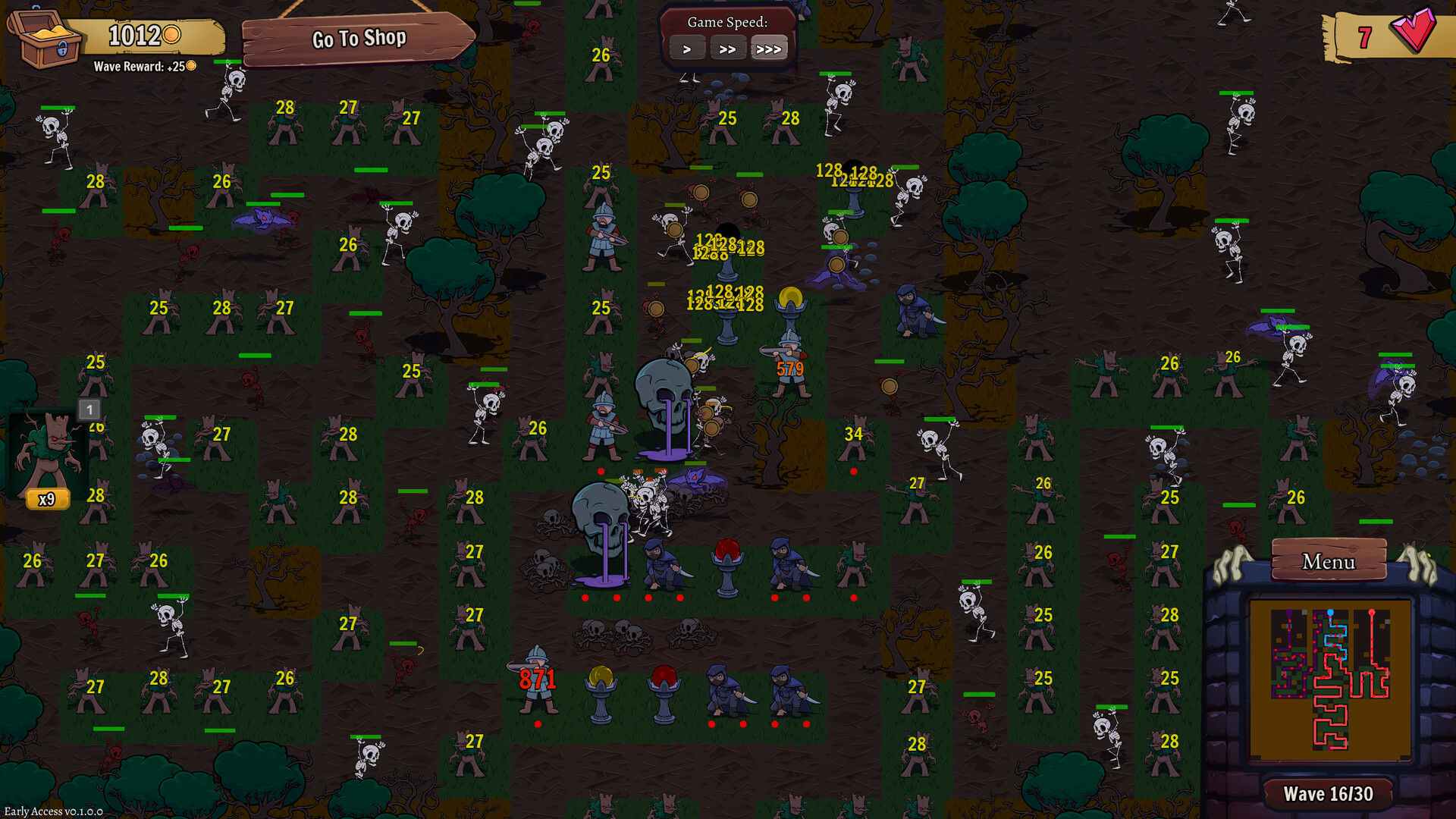Click the hotkey 1 badge on treant card

(x=89, y=409)
